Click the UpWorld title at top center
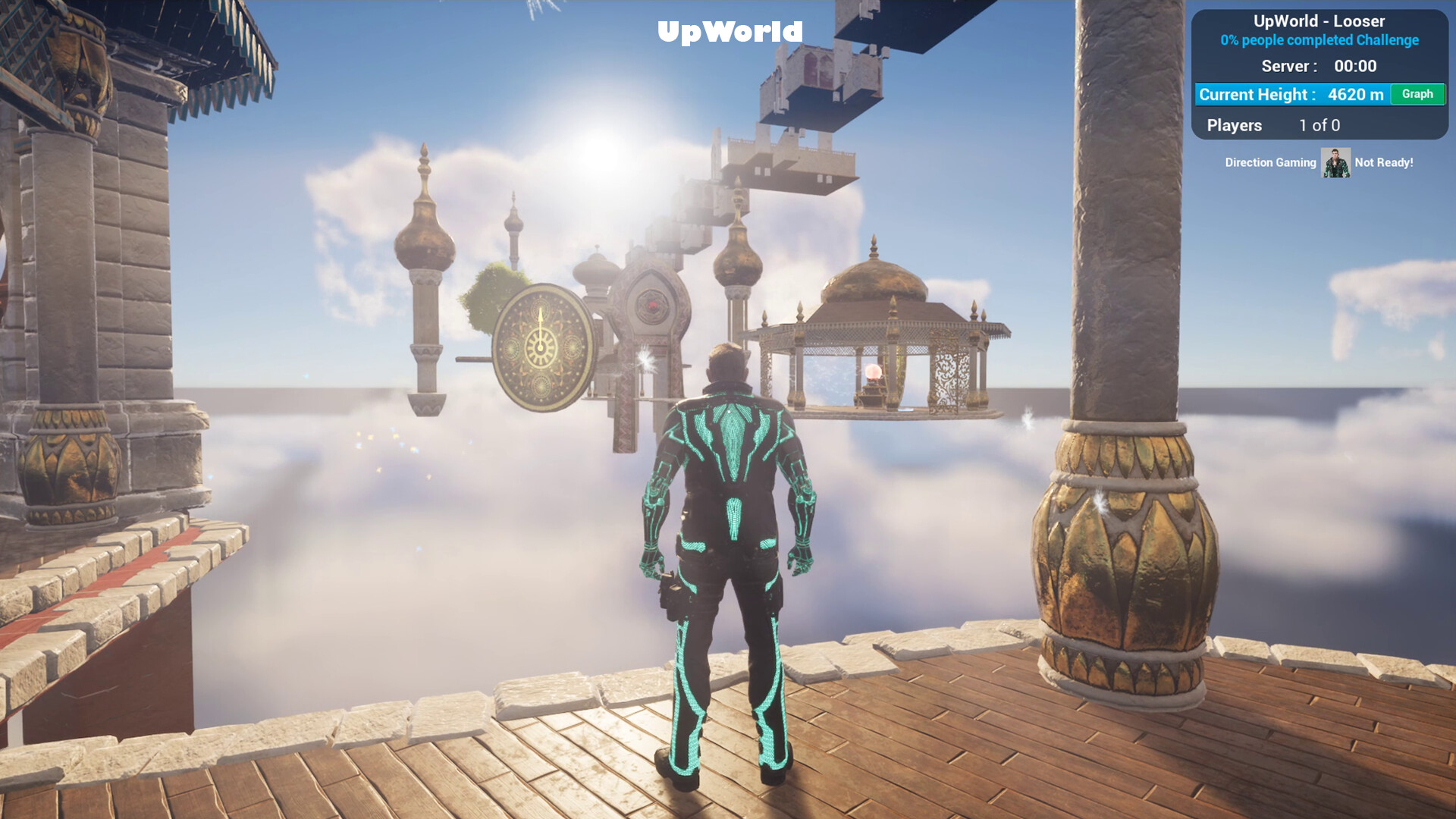The image size is (1456, 819). (x=730, y=32)
